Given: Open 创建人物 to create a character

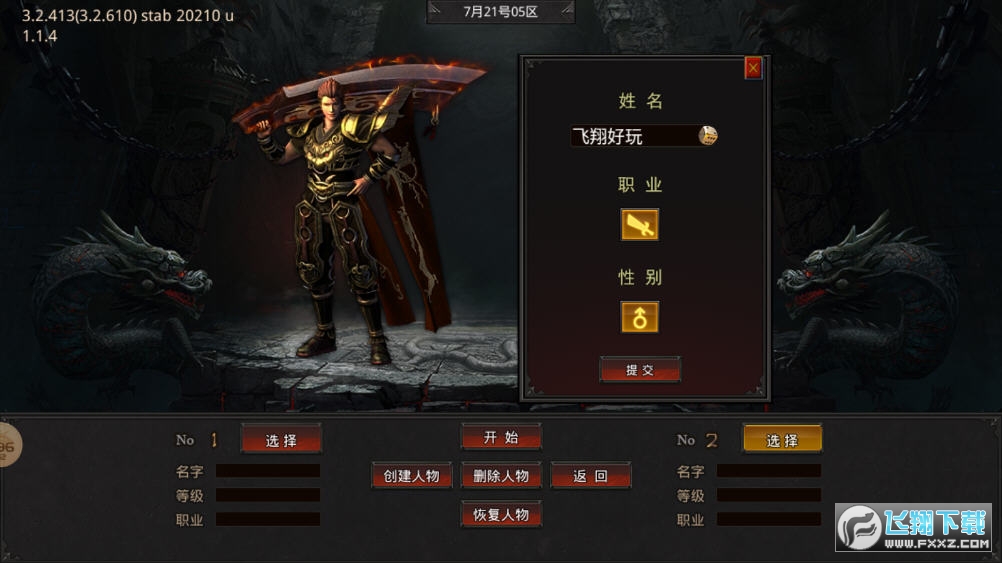Looking at the screenshot, I should point(411,476).
